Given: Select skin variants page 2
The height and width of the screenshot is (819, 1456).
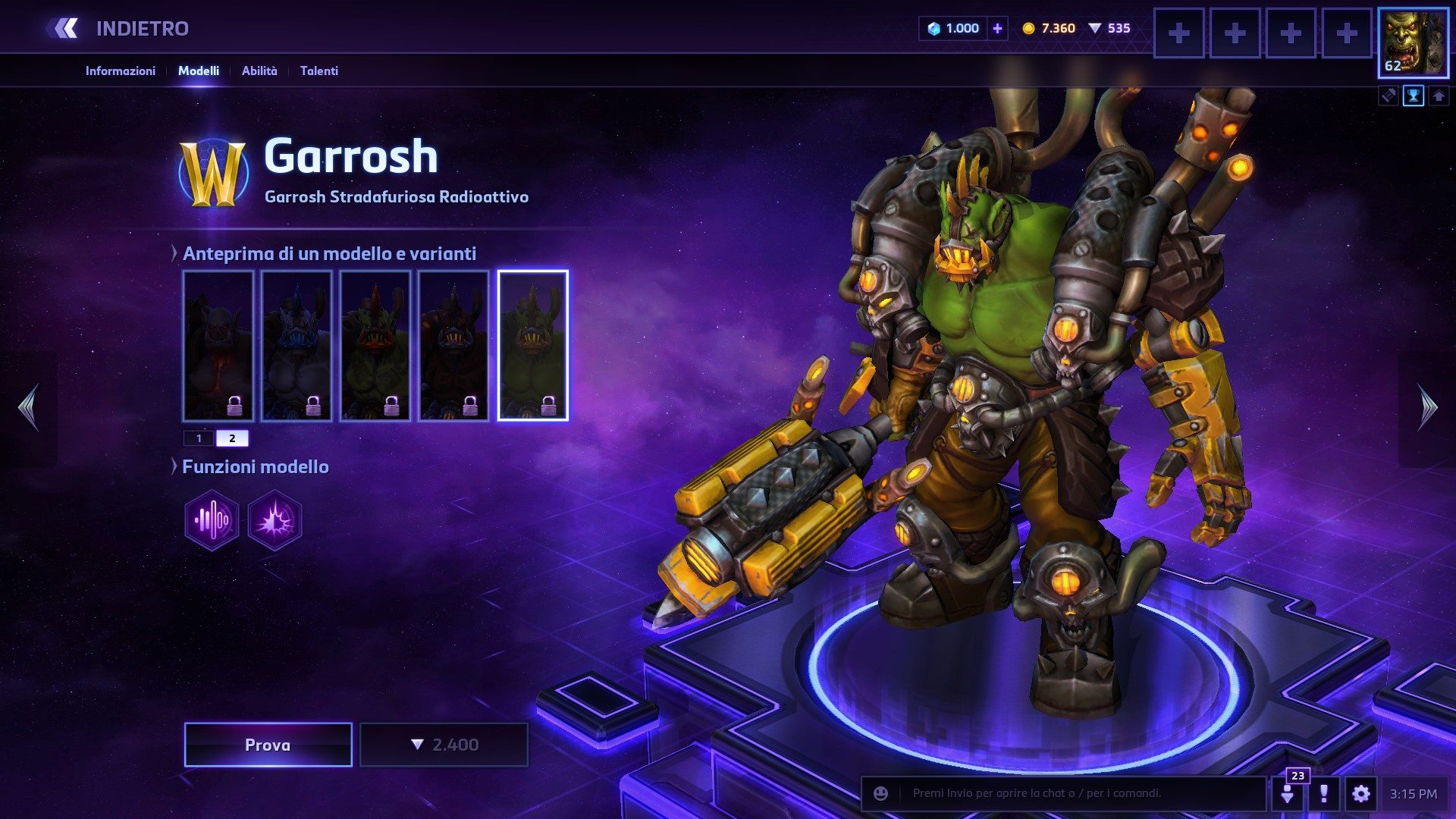Looking at the screenshot, I should tap(232, 438).
